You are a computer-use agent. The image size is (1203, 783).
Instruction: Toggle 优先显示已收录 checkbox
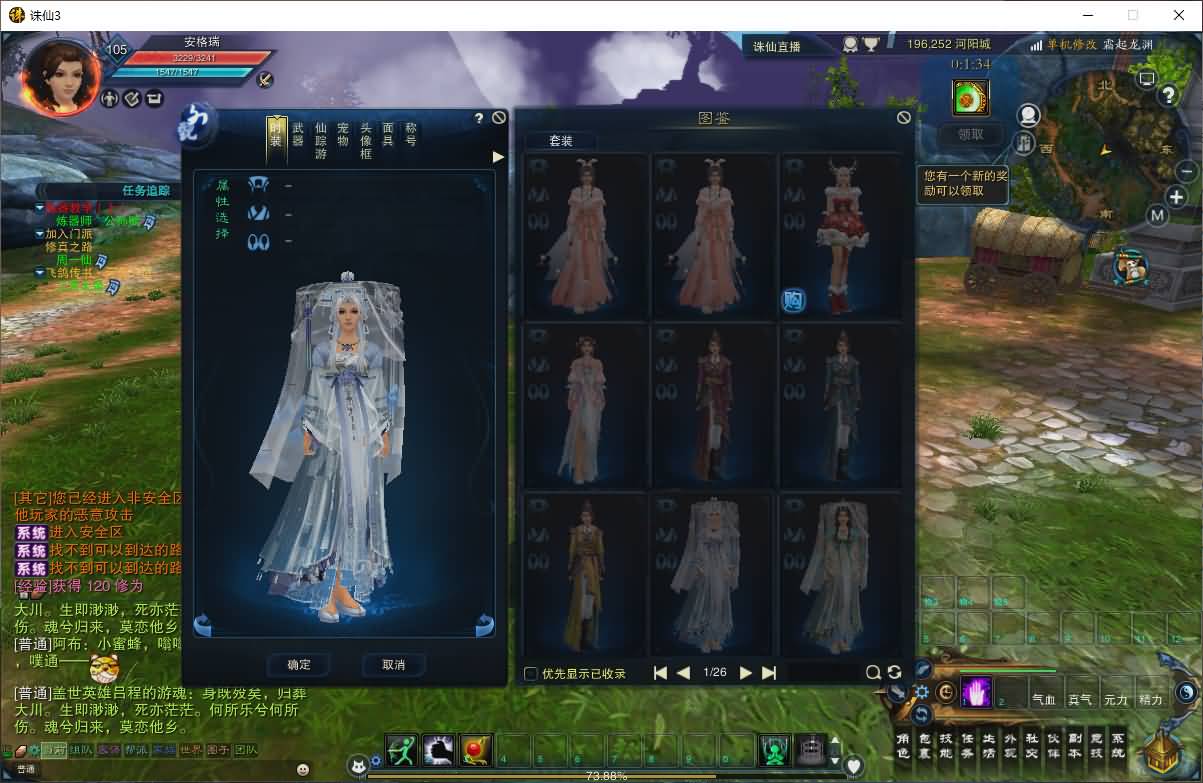tap(531, 673)
